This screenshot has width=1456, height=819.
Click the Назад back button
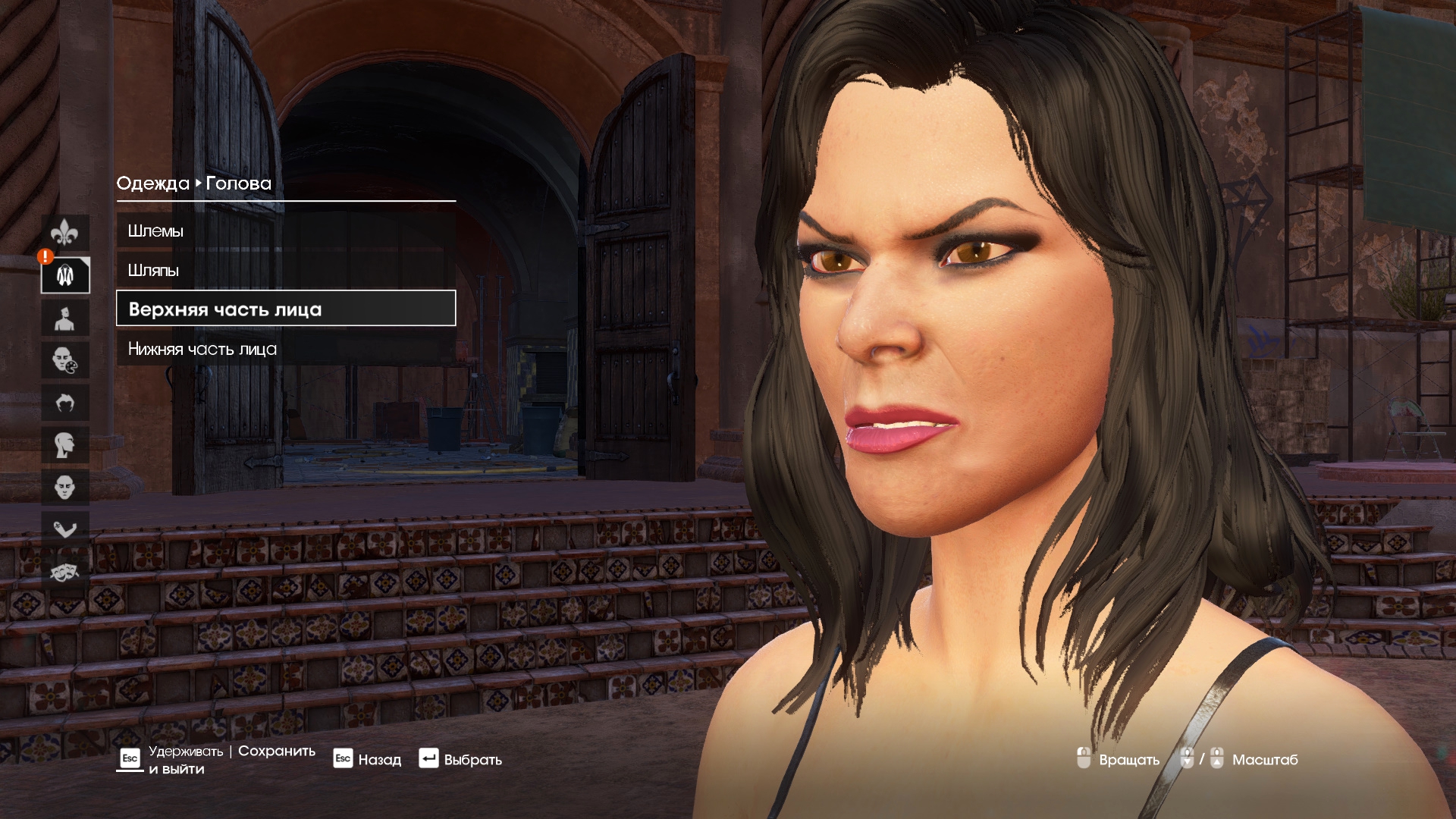click(368, 759)
